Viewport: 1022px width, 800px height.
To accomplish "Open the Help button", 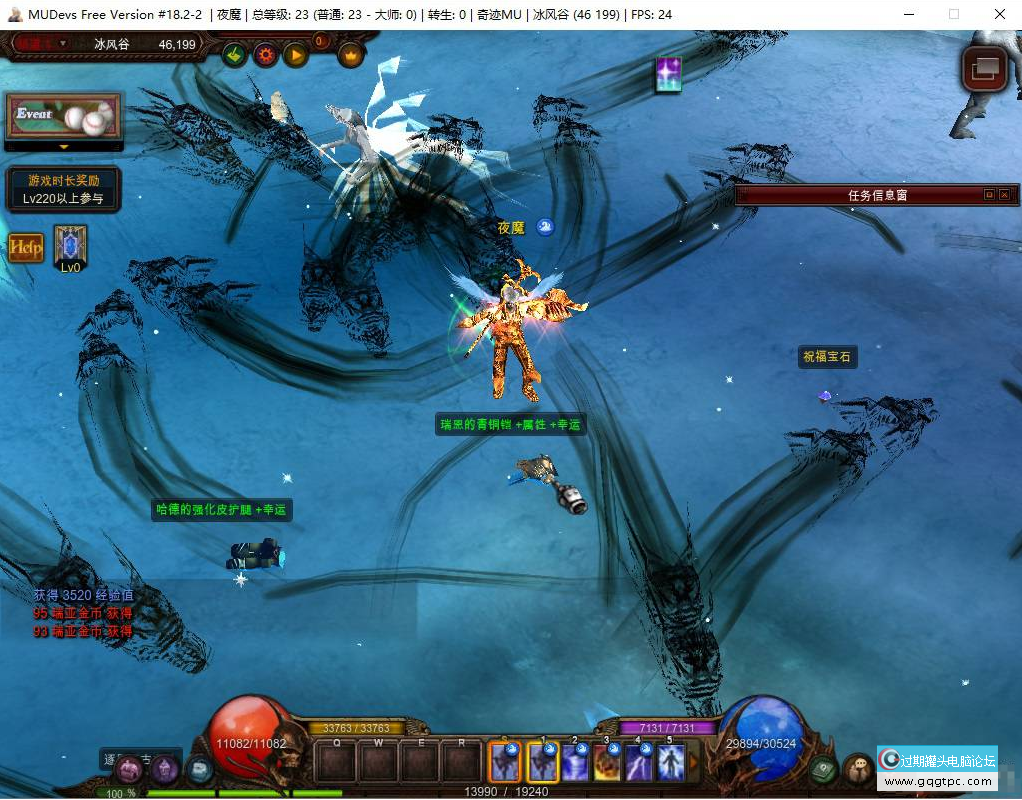I will pyautogui.click(x=27, y=247).
